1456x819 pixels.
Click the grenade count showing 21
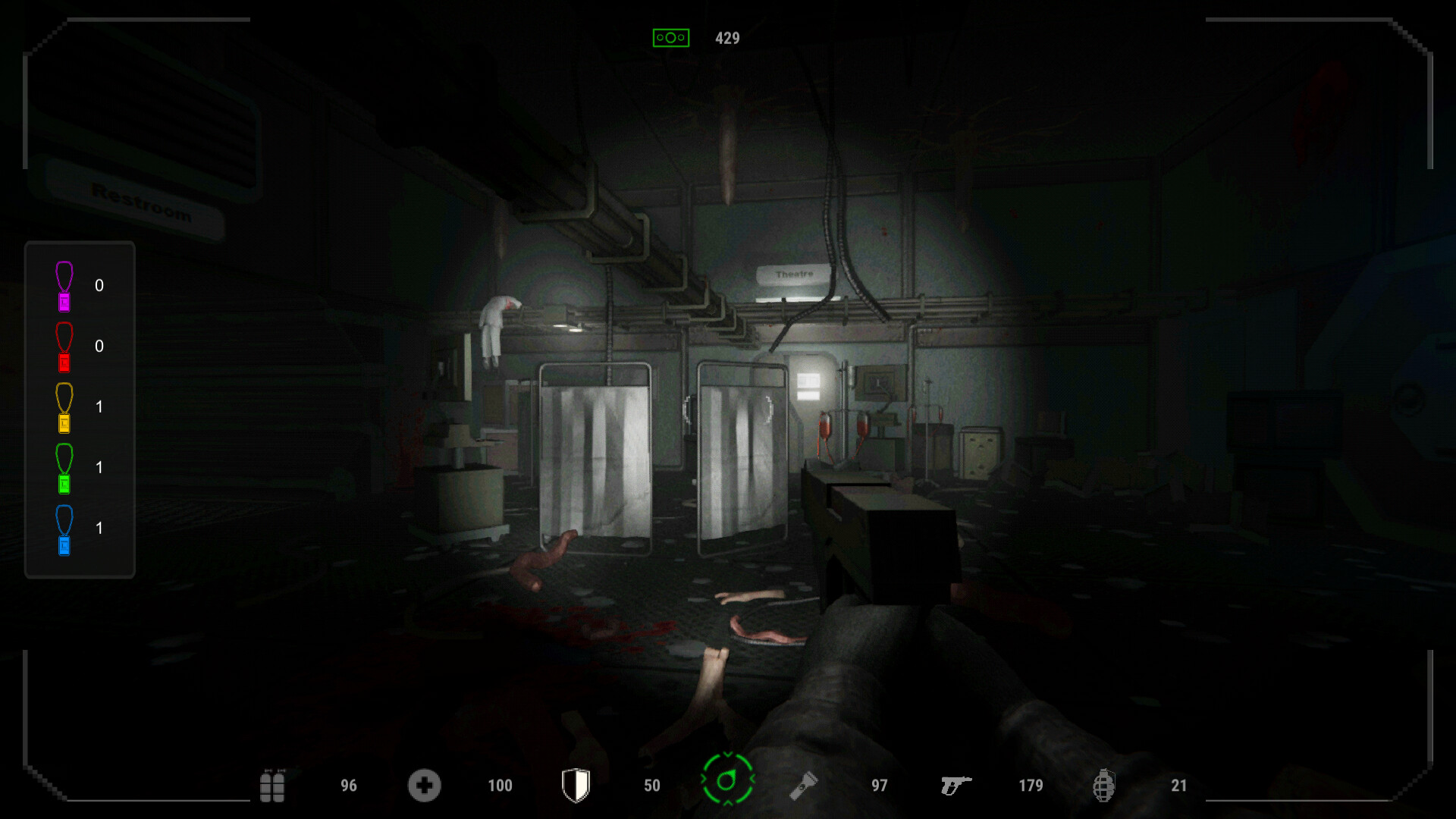click(x=1178, y=786)
